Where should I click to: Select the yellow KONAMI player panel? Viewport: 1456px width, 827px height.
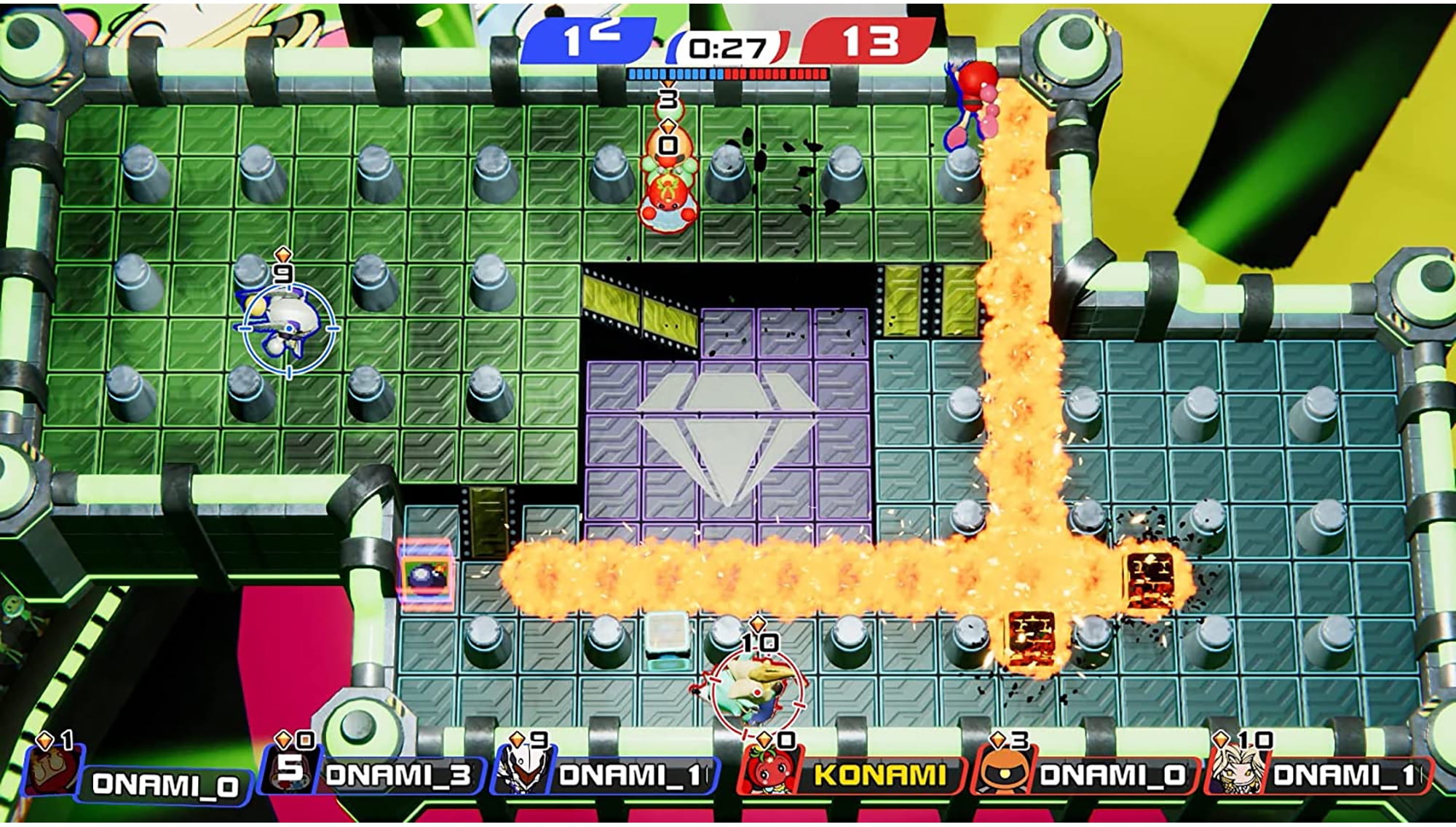[852, 775]
